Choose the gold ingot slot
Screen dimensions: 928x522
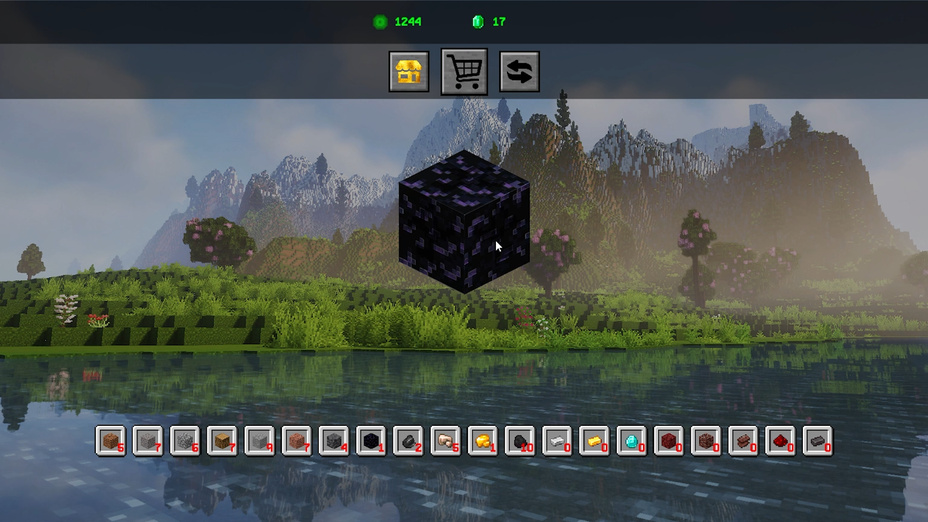point(594,440)
